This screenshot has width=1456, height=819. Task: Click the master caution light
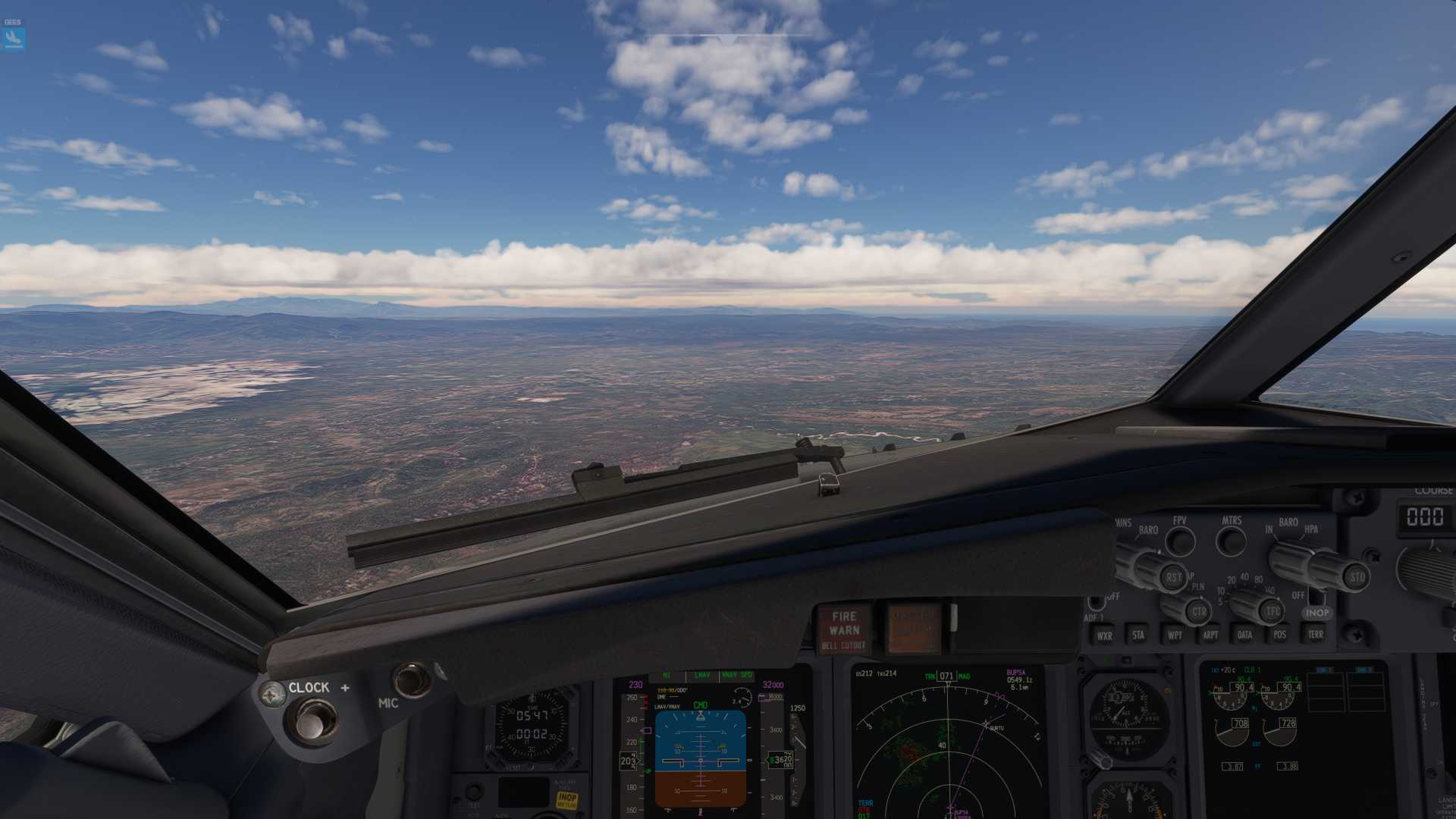pyautogui.click(x=913, y=629)
